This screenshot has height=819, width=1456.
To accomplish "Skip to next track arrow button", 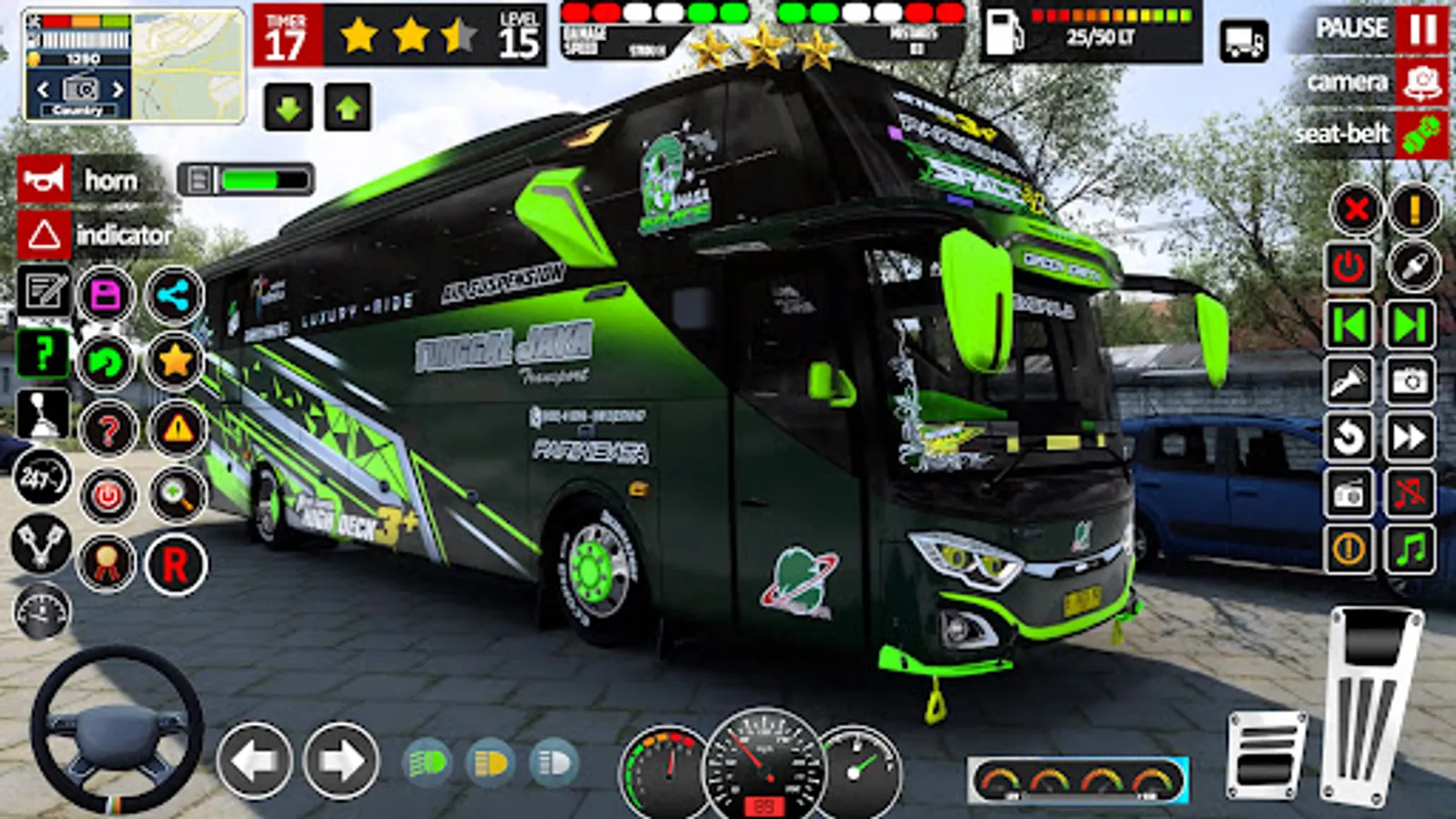I will point(1410,324).
